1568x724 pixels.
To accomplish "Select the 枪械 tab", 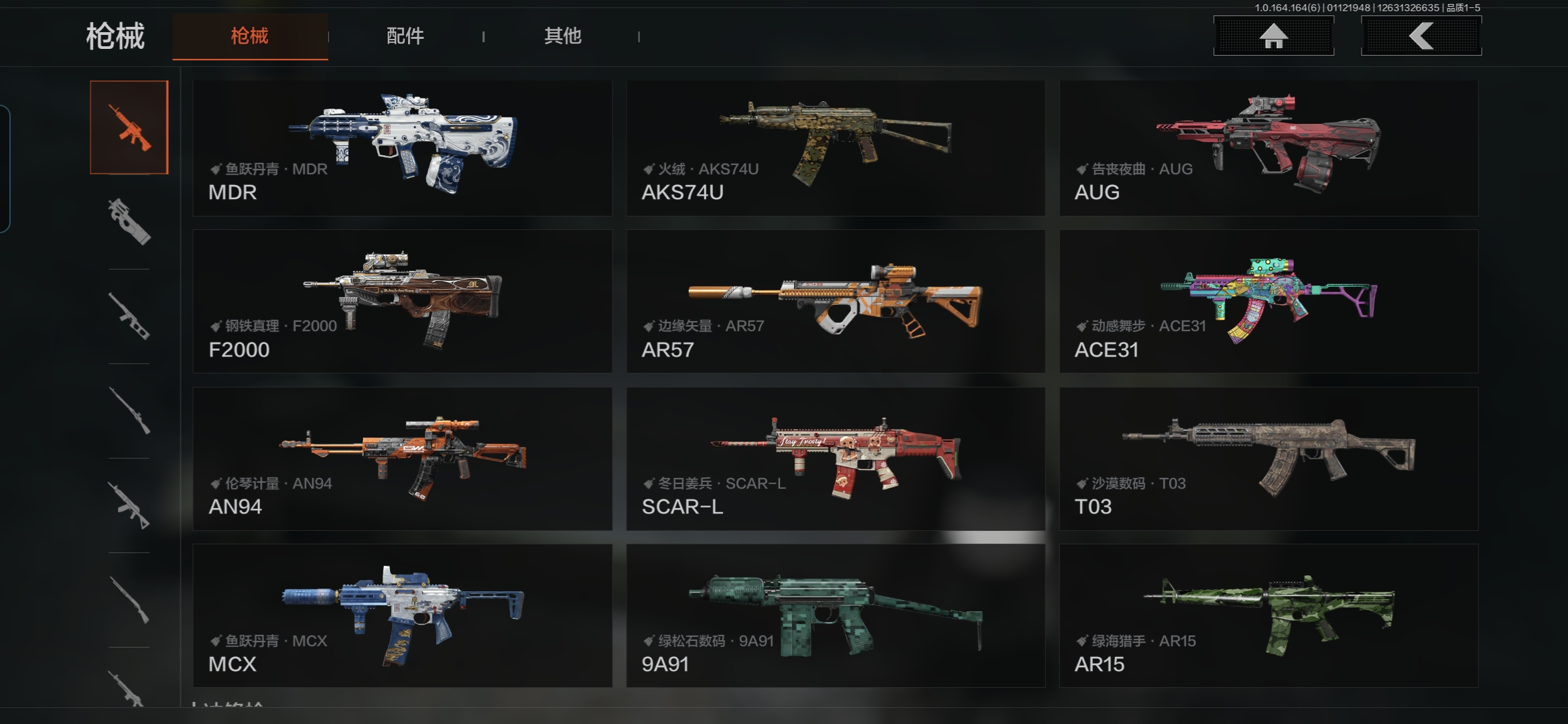I will tap(250, 36).
